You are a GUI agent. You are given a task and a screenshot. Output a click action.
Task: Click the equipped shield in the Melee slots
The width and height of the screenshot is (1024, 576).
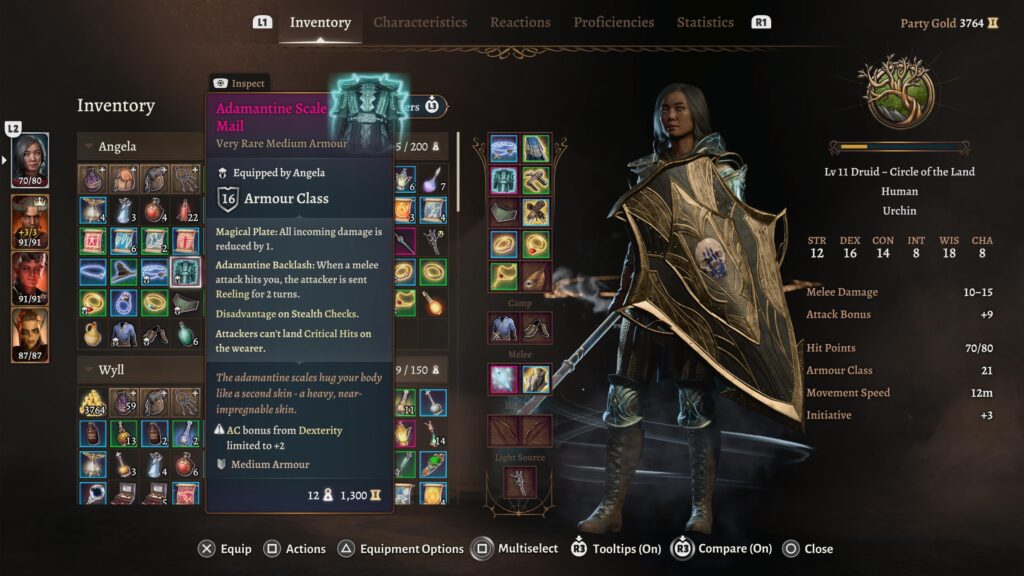(x=536, y=379)
